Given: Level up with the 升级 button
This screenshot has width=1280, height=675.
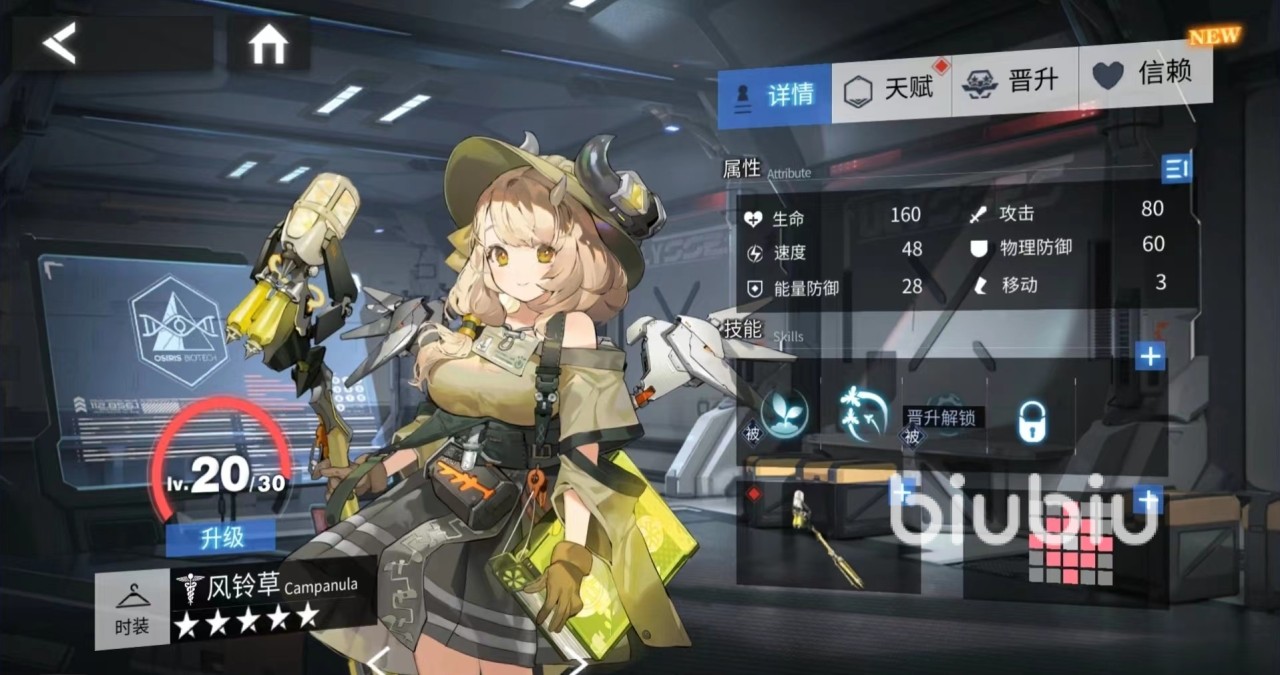Looking at the screenshot, I should (221, 538).
